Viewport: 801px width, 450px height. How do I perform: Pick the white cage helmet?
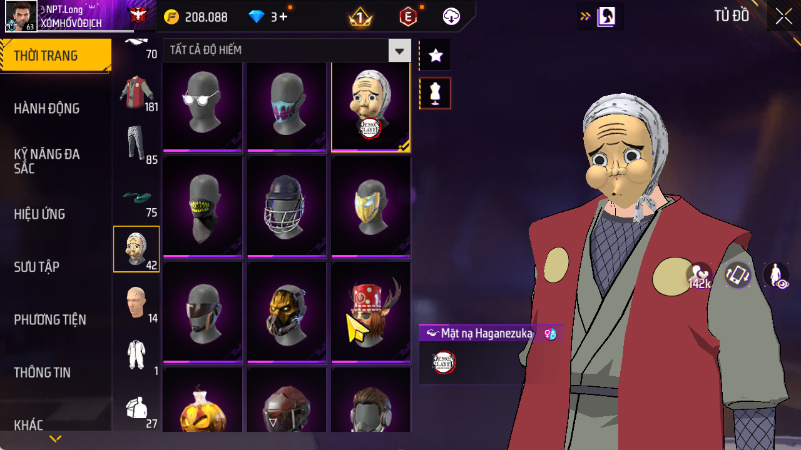[x=287, y=208]
